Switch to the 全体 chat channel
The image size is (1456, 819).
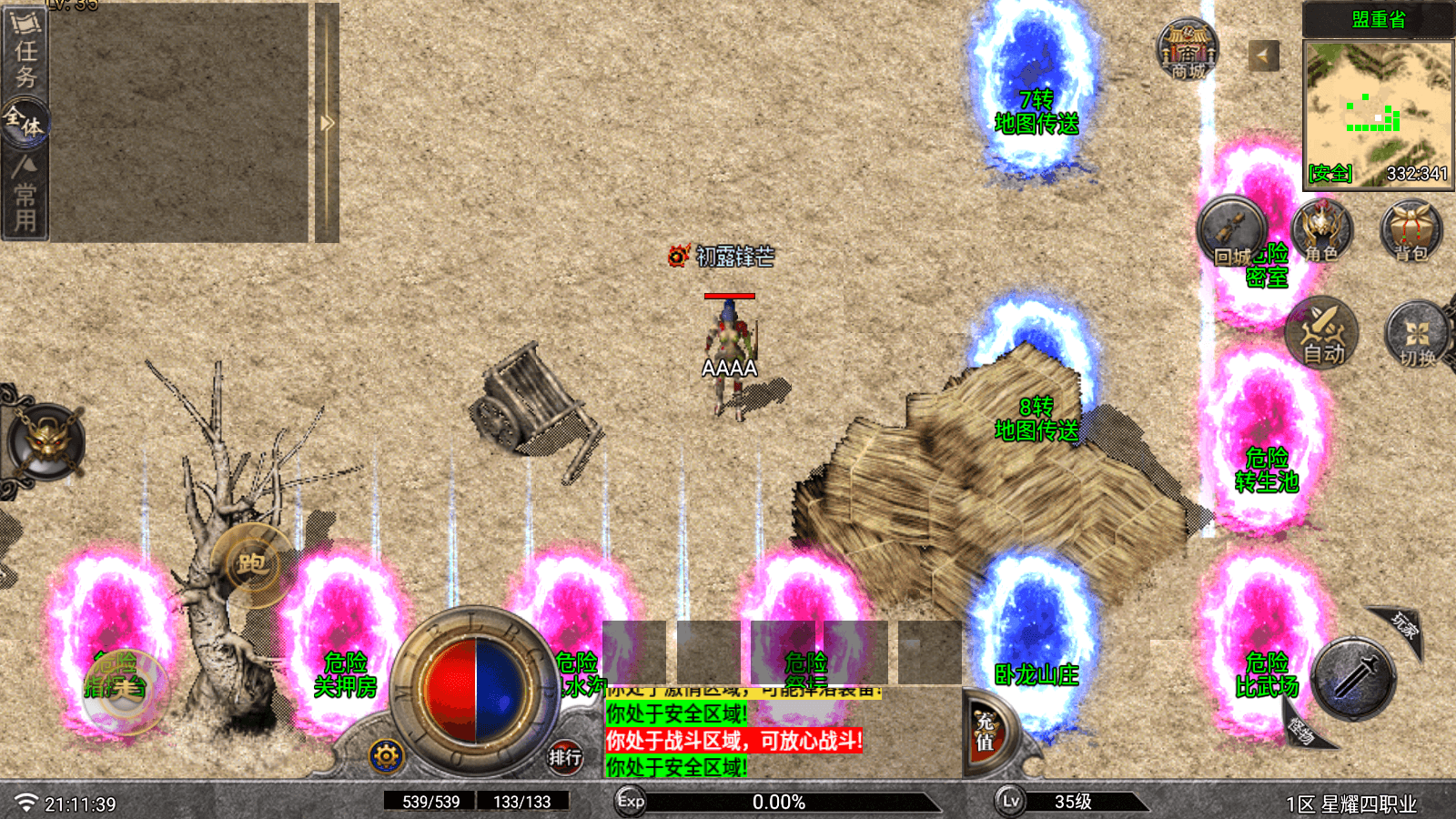click(25, 123)
